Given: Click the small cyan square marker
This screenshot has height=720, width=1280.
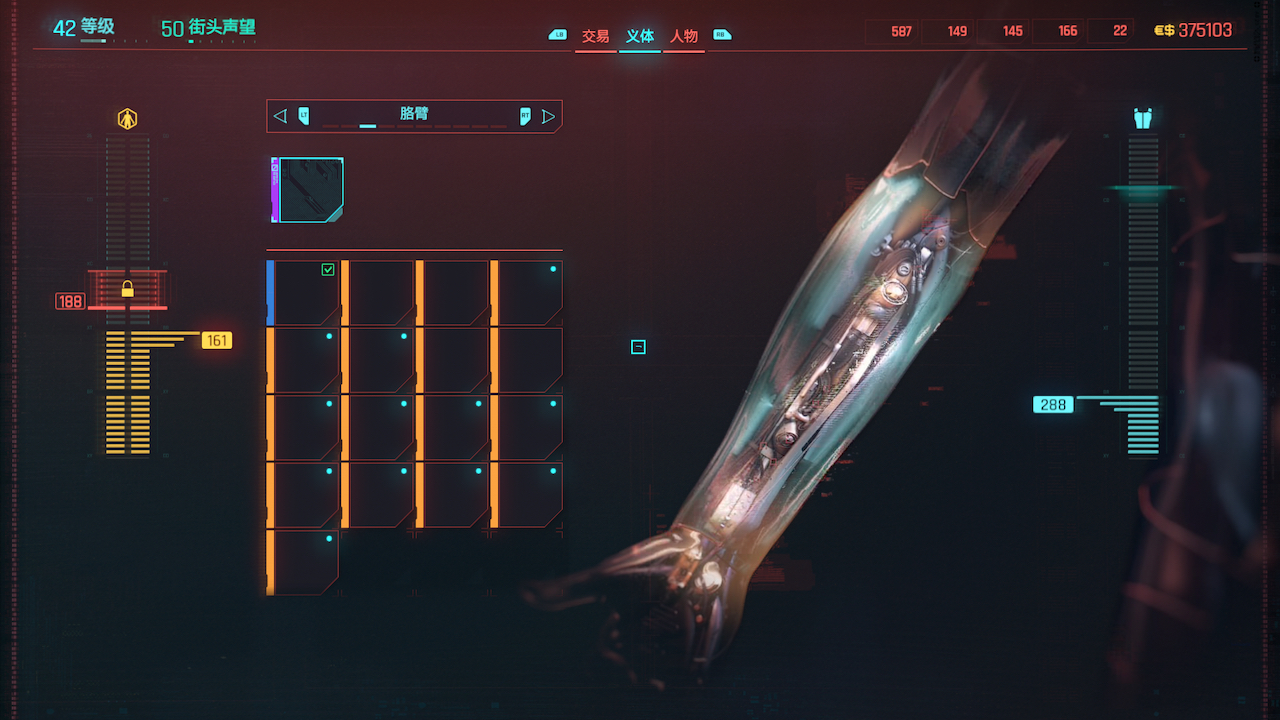Looking at the screenshot, I should click(638, 347).
